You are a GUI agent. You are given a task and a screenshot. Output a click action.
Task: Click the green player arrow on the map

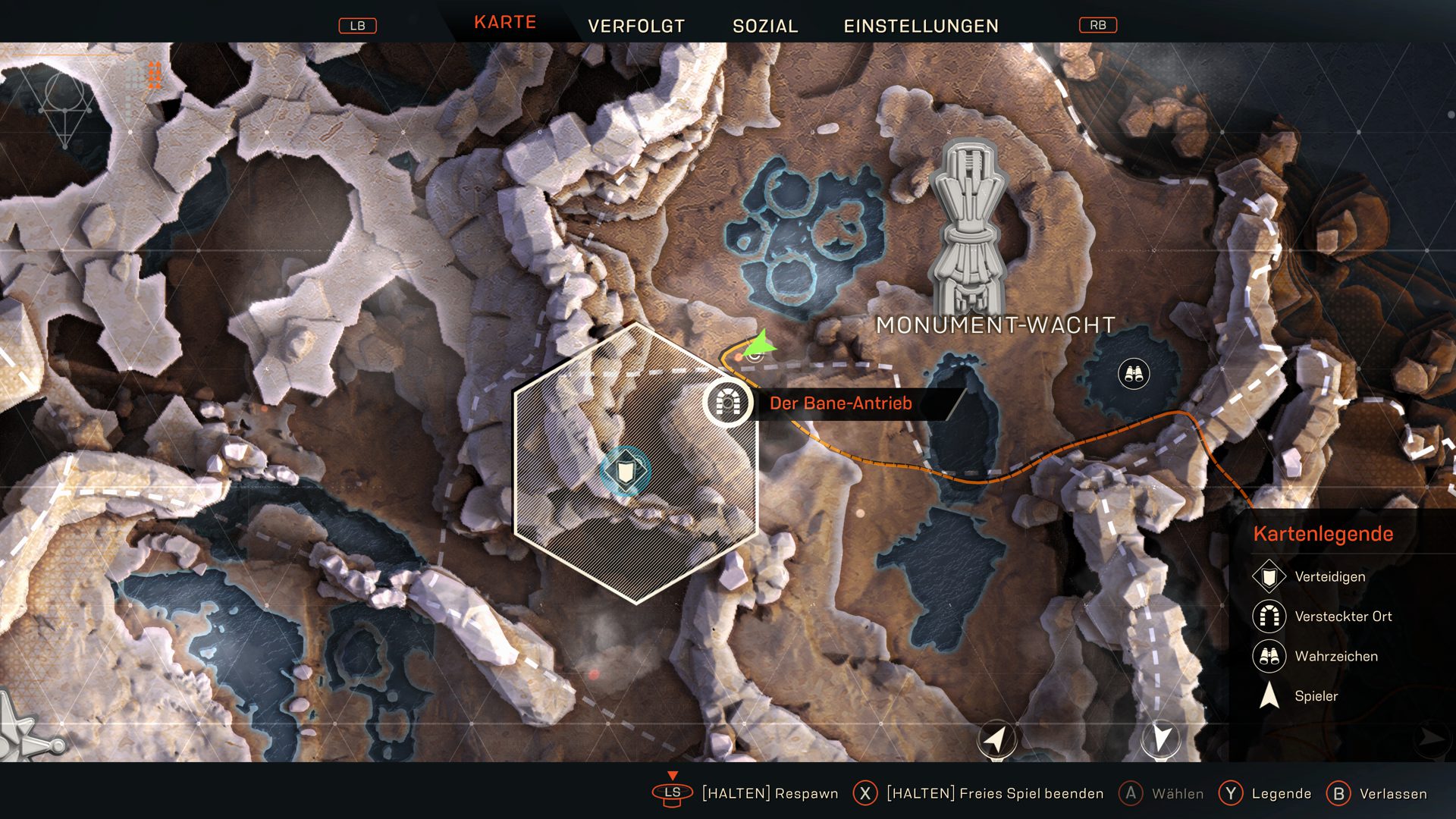[x=760, y=347]
